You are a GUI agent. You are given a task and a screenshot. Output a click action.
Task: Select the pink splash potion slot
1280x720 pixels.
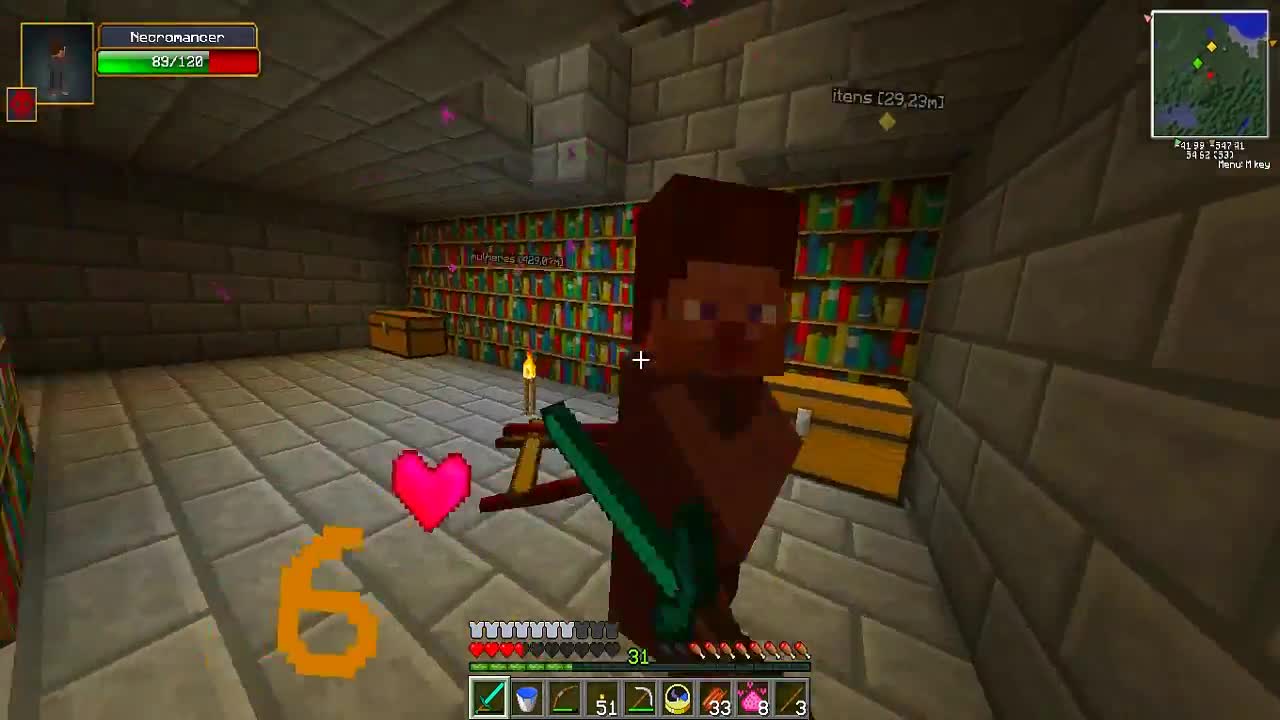point(755,698)
